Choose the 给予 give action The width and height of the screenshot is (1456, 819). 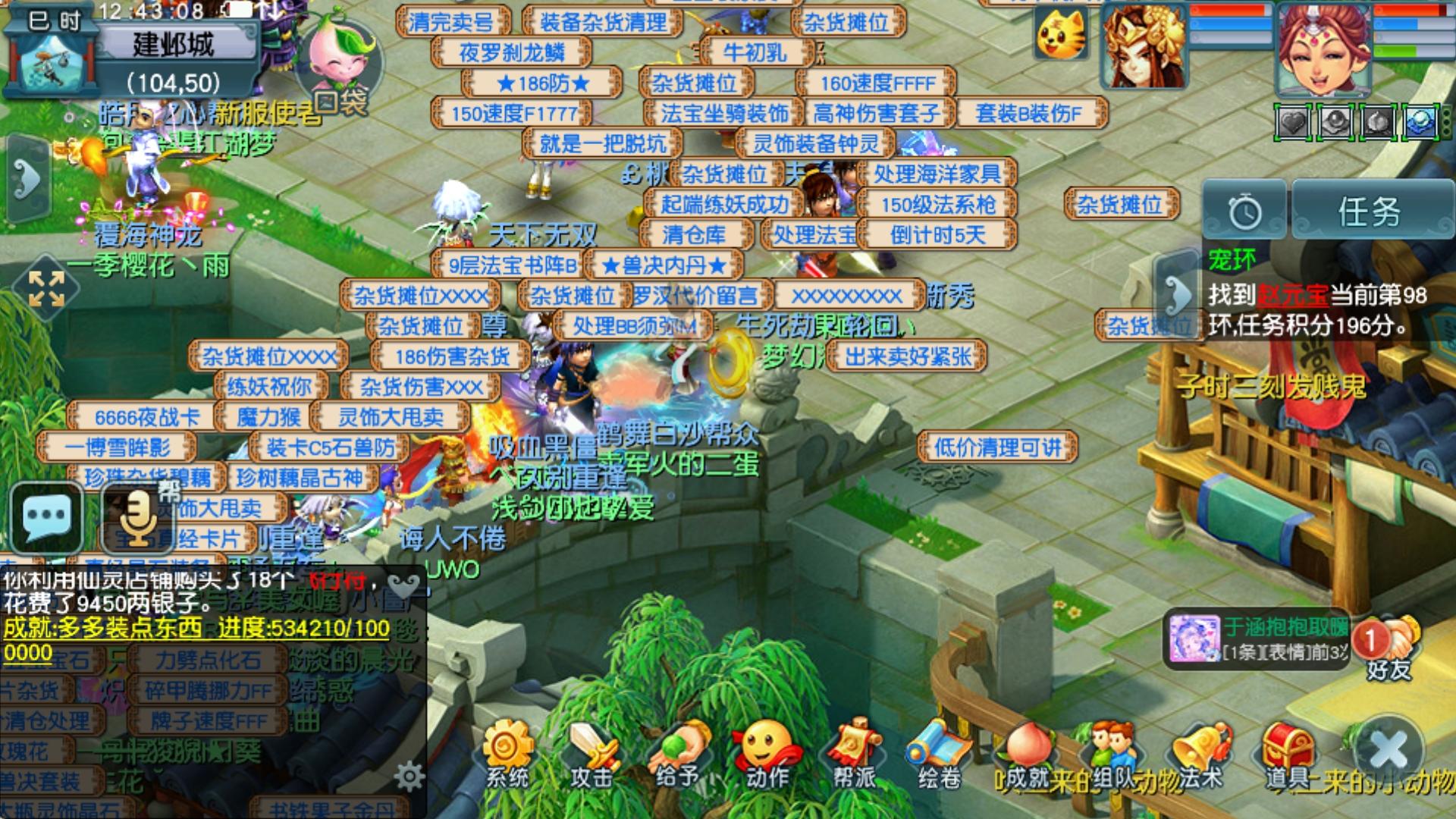coord(679,755)
